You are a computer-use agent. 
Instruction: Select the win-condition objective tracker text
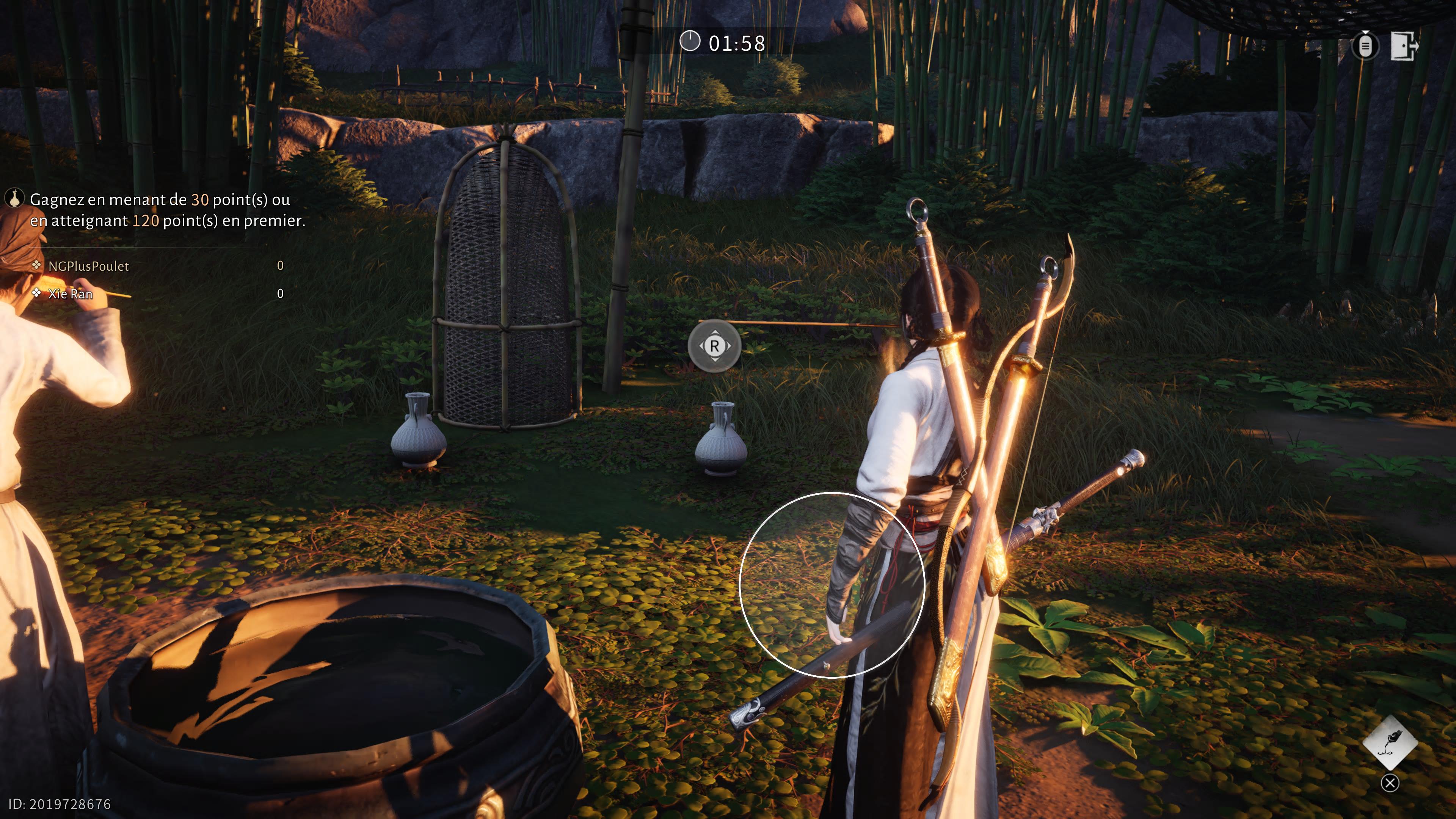[167, 210]
